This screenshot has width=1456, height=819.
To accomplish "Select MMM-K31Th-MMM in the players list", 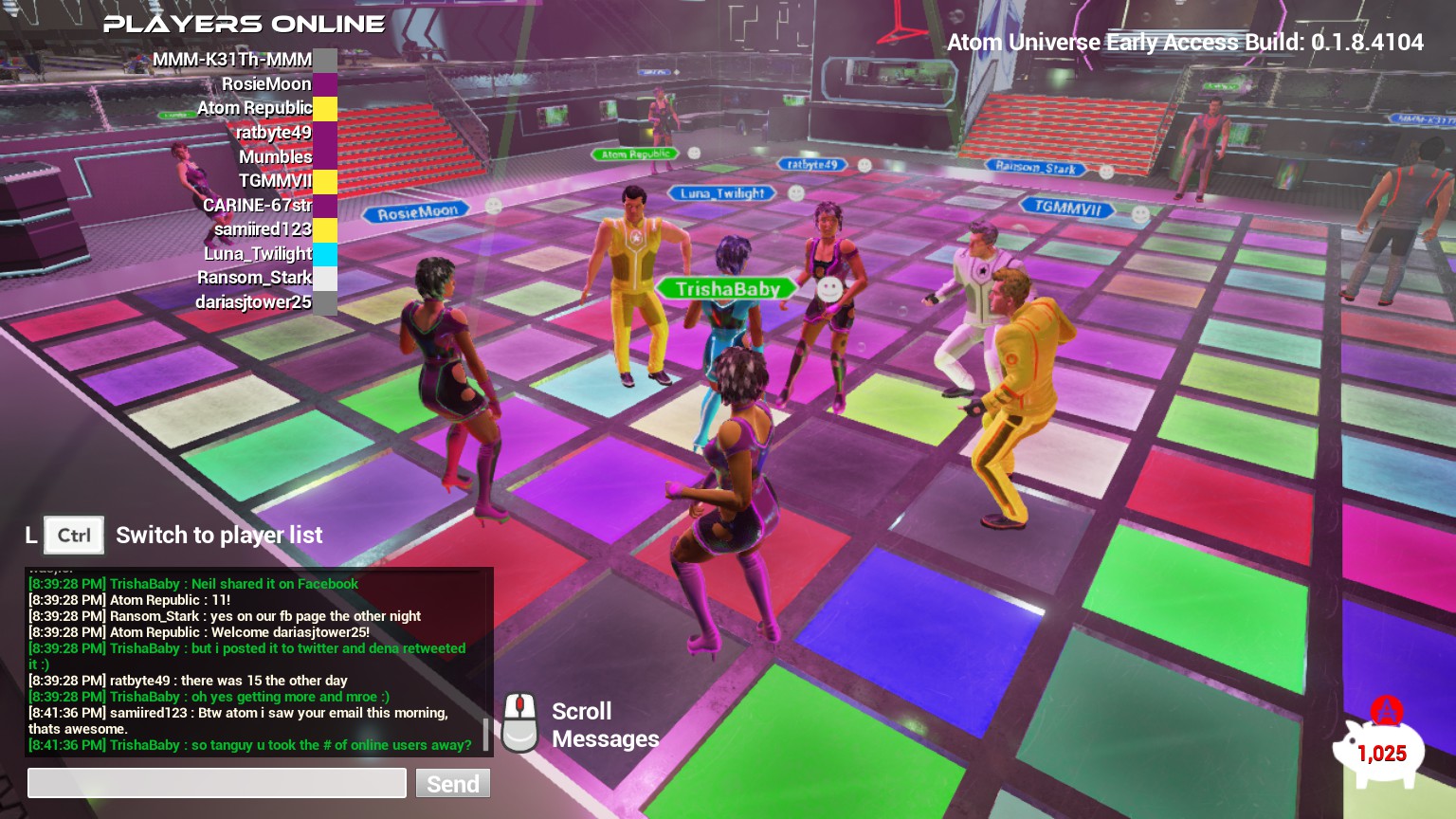I will [232, 60].
